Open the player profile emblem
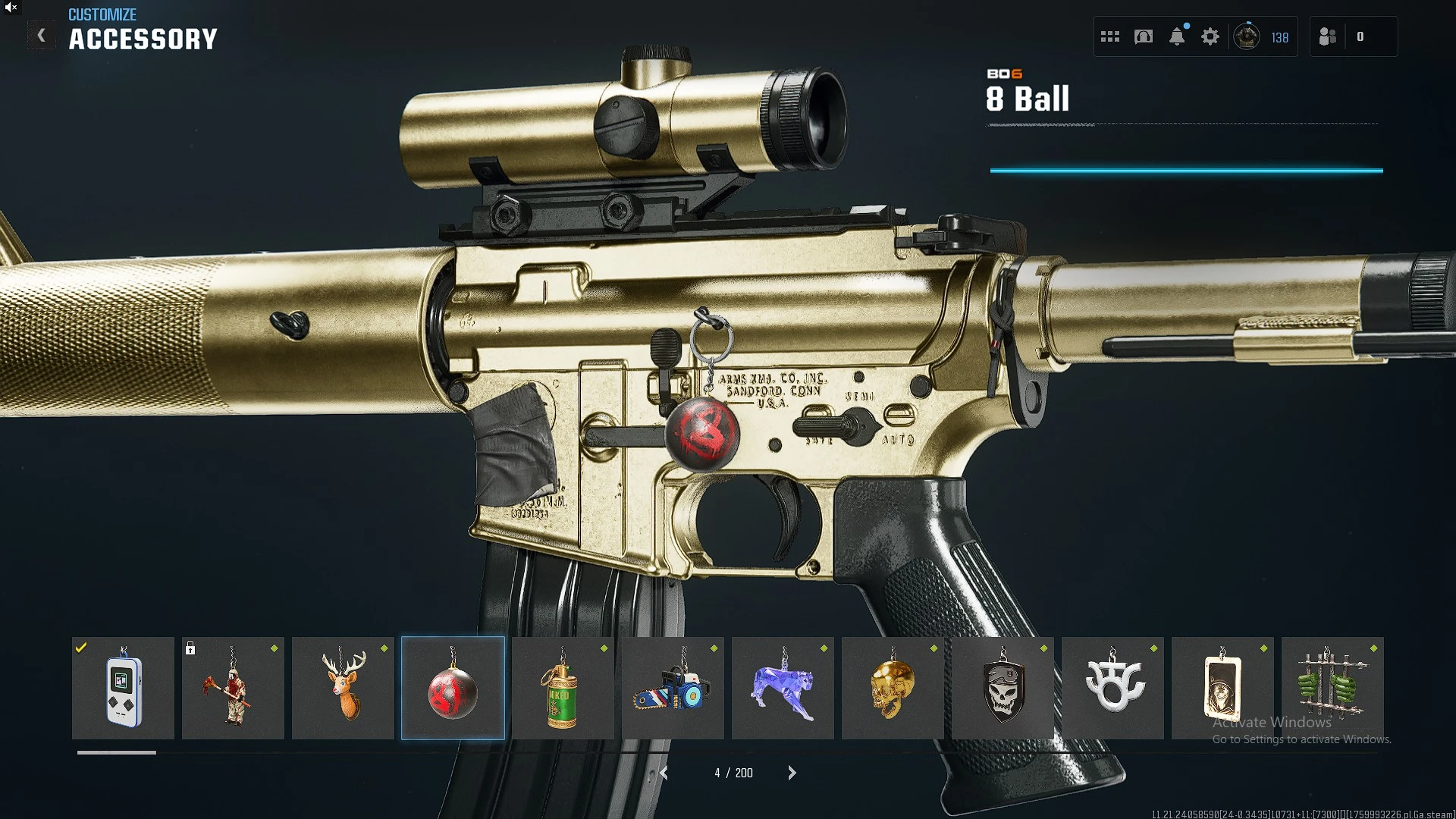The height and width of the screenshot is (819, 1456). 1247,36
